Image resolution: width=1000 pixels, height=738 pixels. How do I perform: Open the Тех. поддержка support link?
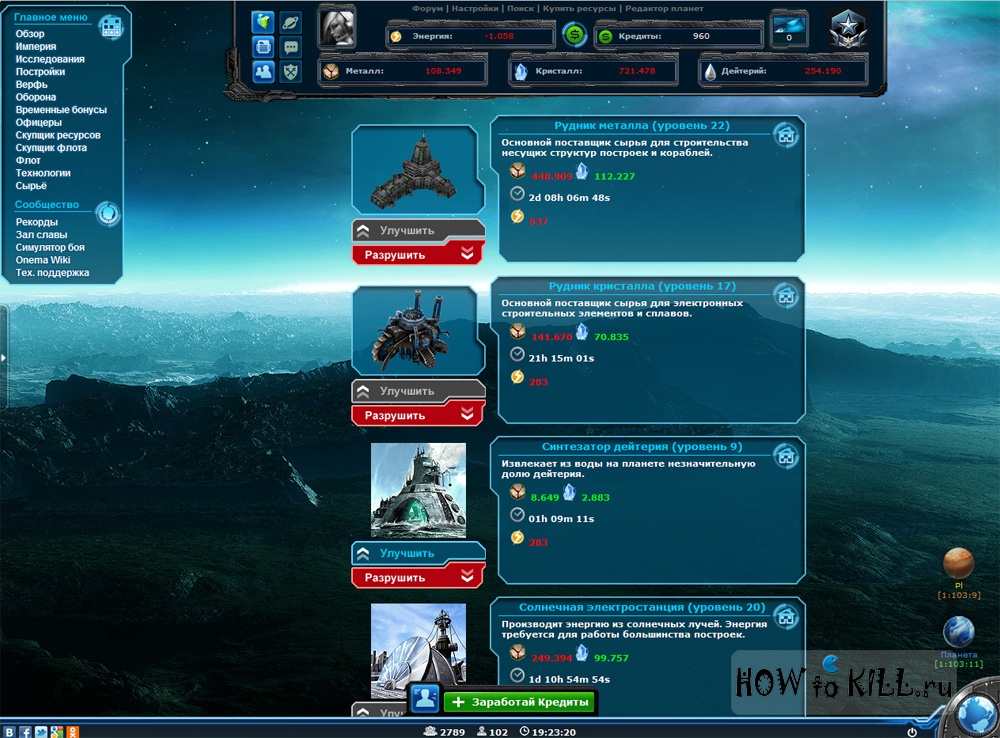click(53, 272)
